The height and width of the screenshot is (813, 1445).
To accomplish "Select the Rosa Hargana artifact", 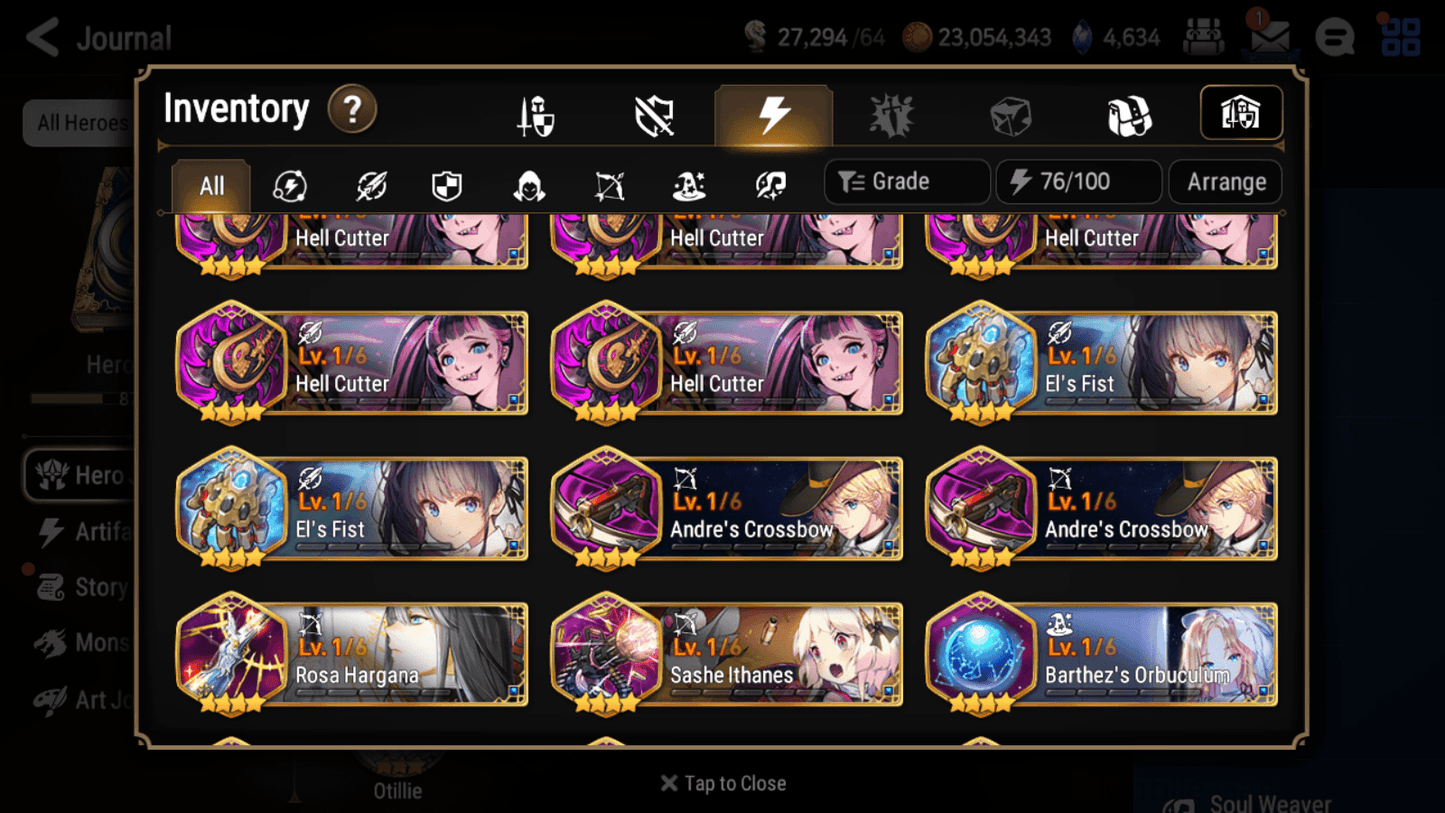I will coord(352,655).
